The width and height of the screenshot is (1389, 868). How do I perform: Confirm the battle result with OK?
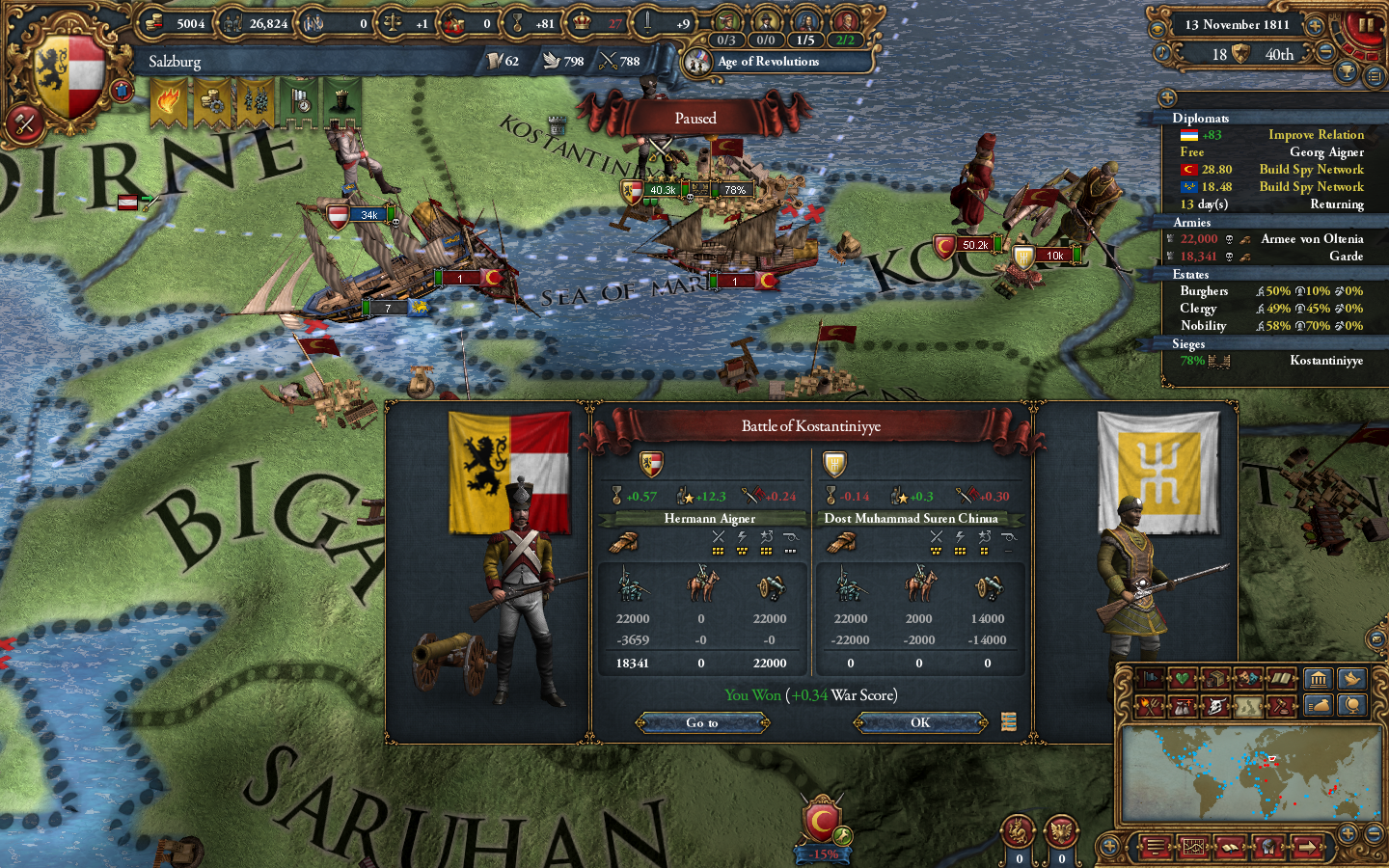coord(919,722)
